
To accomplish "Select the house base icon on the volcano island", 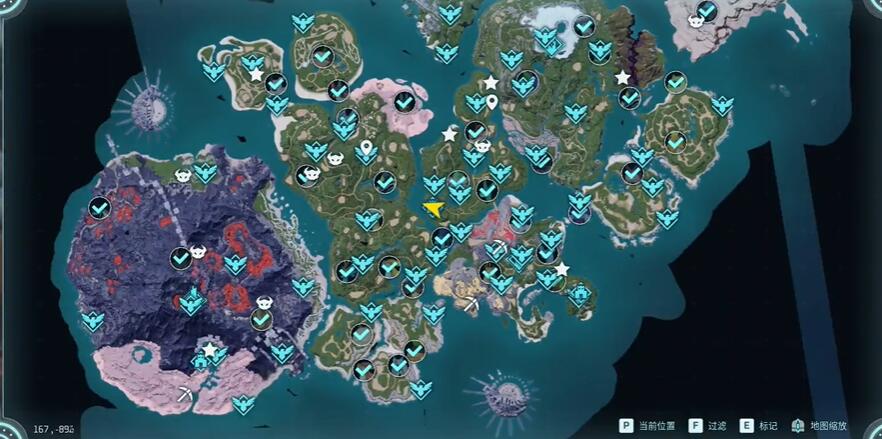I will tap(201, 361).
